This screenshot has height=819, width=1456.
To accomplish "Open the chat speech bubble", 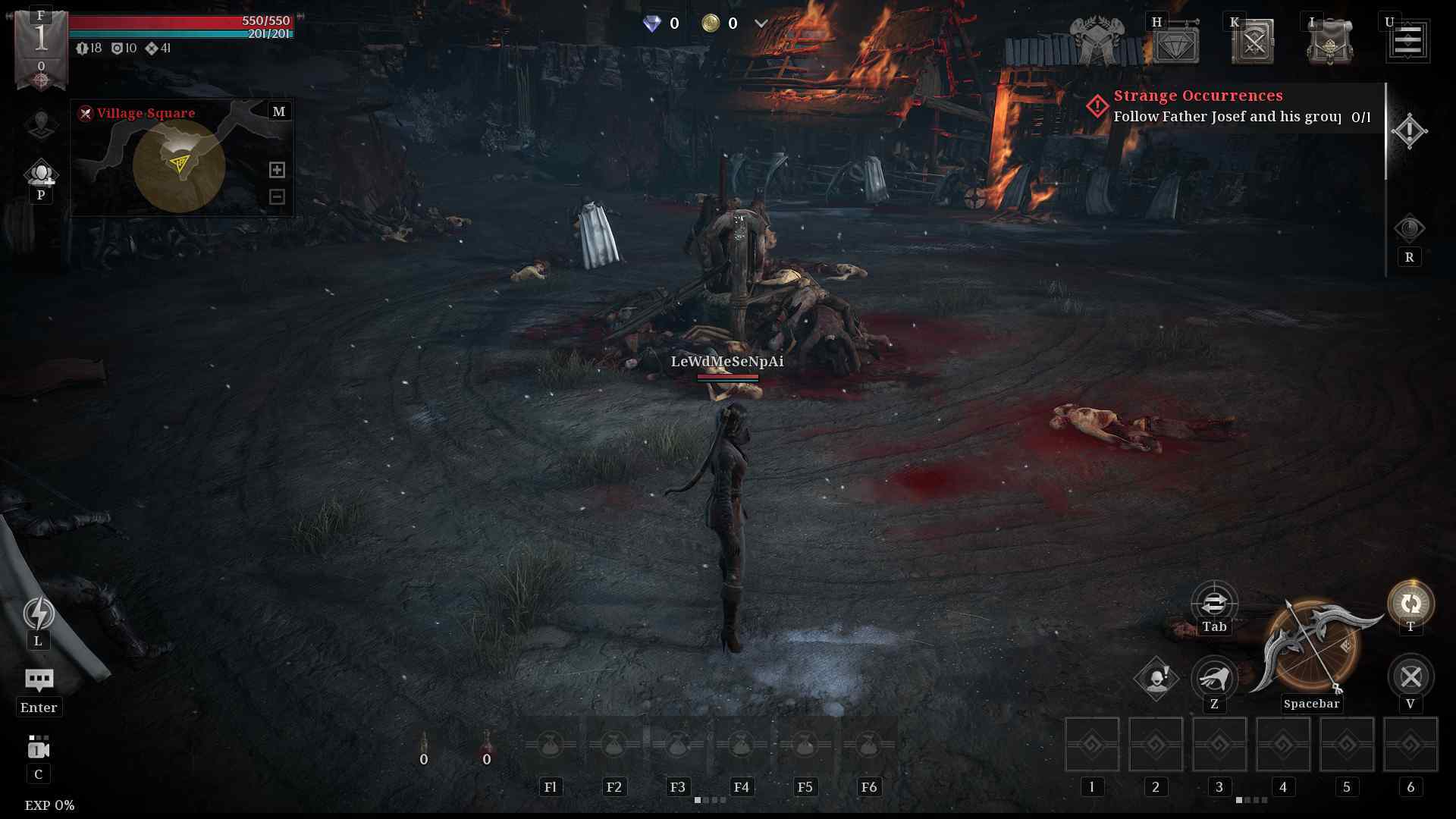I will coord(39,679).
